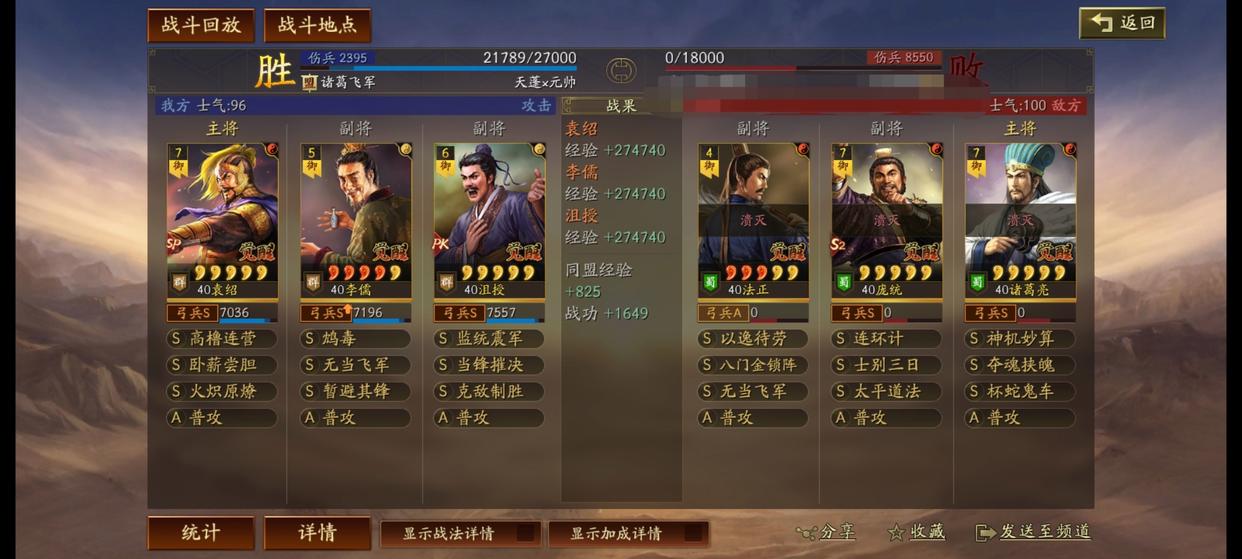1242x559 pixels.
Task: Bookmark this report with 收藏
Action: [916, 533]
